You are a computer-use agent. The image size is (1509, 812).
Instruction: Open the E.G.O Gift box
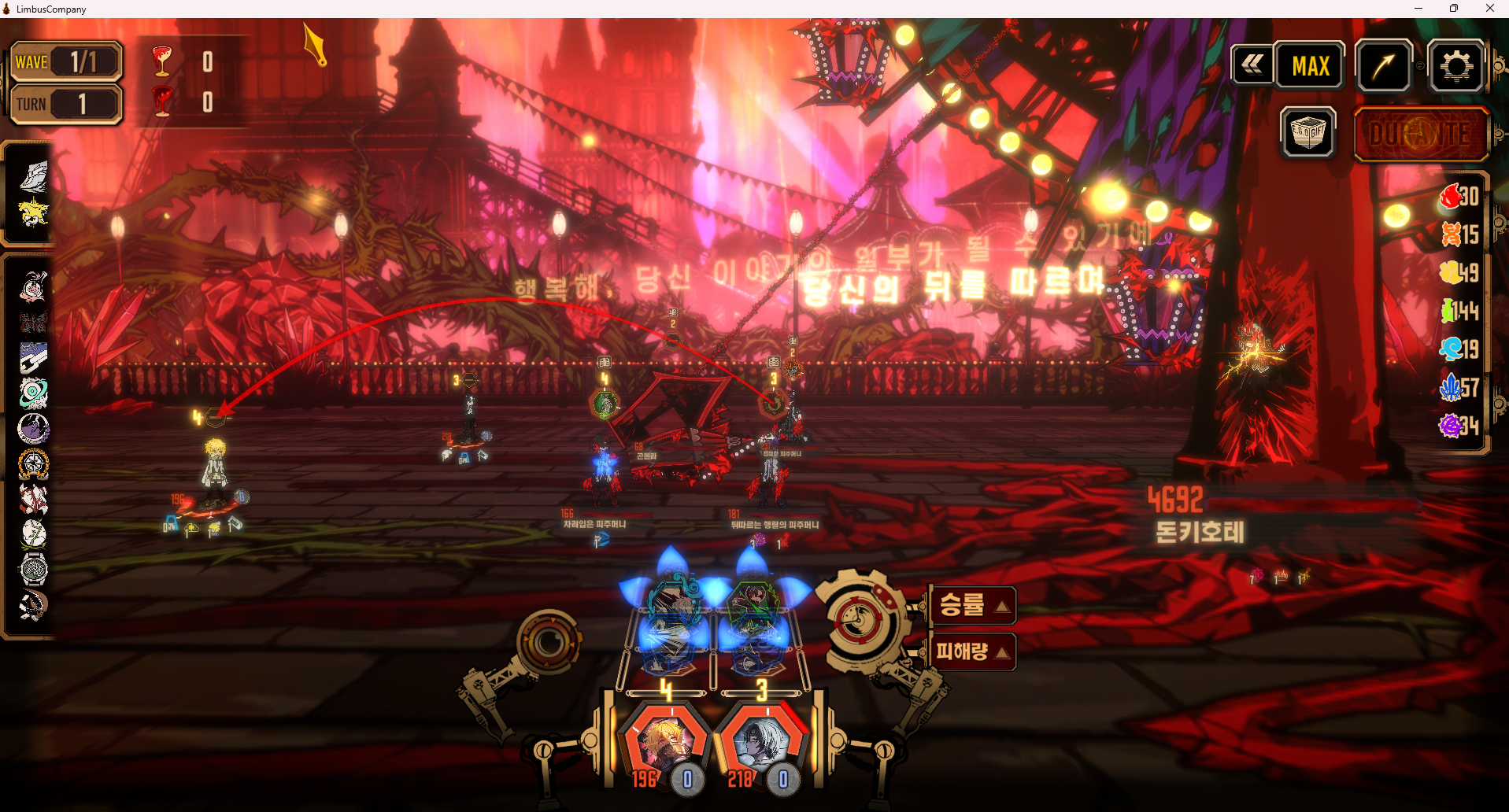click(1308, 133)
